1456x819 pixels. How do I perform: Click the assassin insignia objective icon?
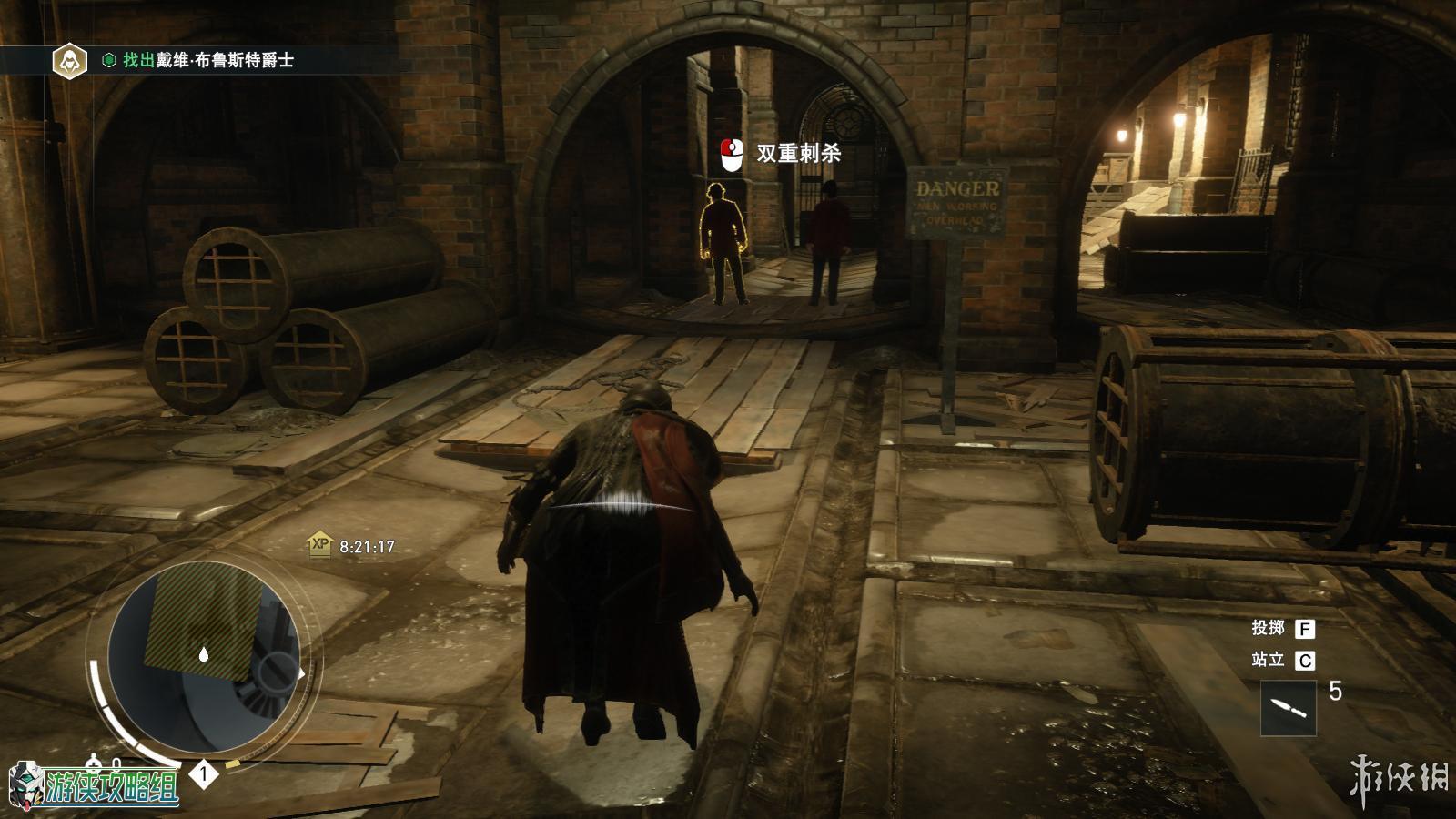[x=68, y=60]
